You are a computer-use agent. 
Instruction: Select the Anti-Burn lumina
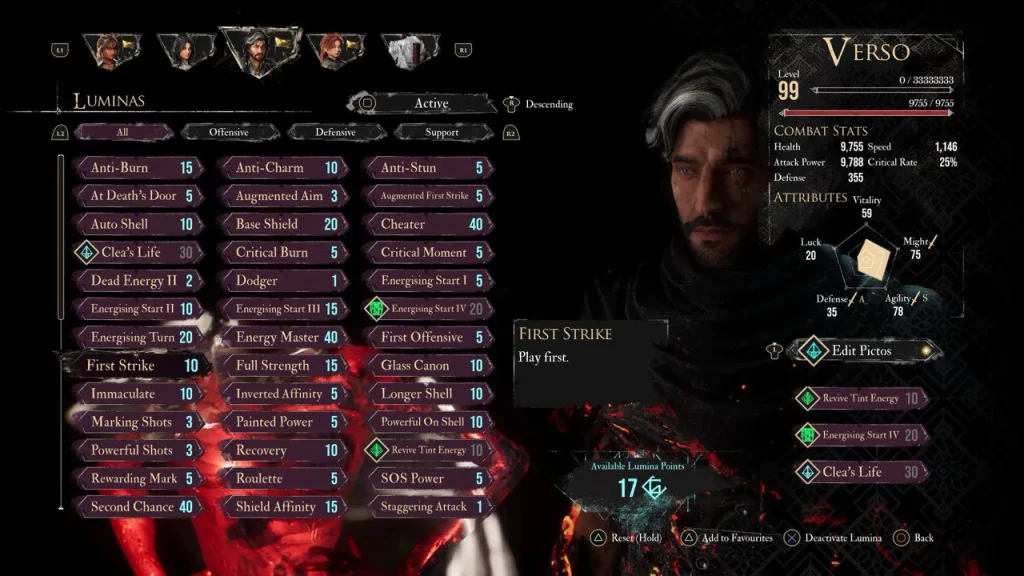[x=136, y=168]
